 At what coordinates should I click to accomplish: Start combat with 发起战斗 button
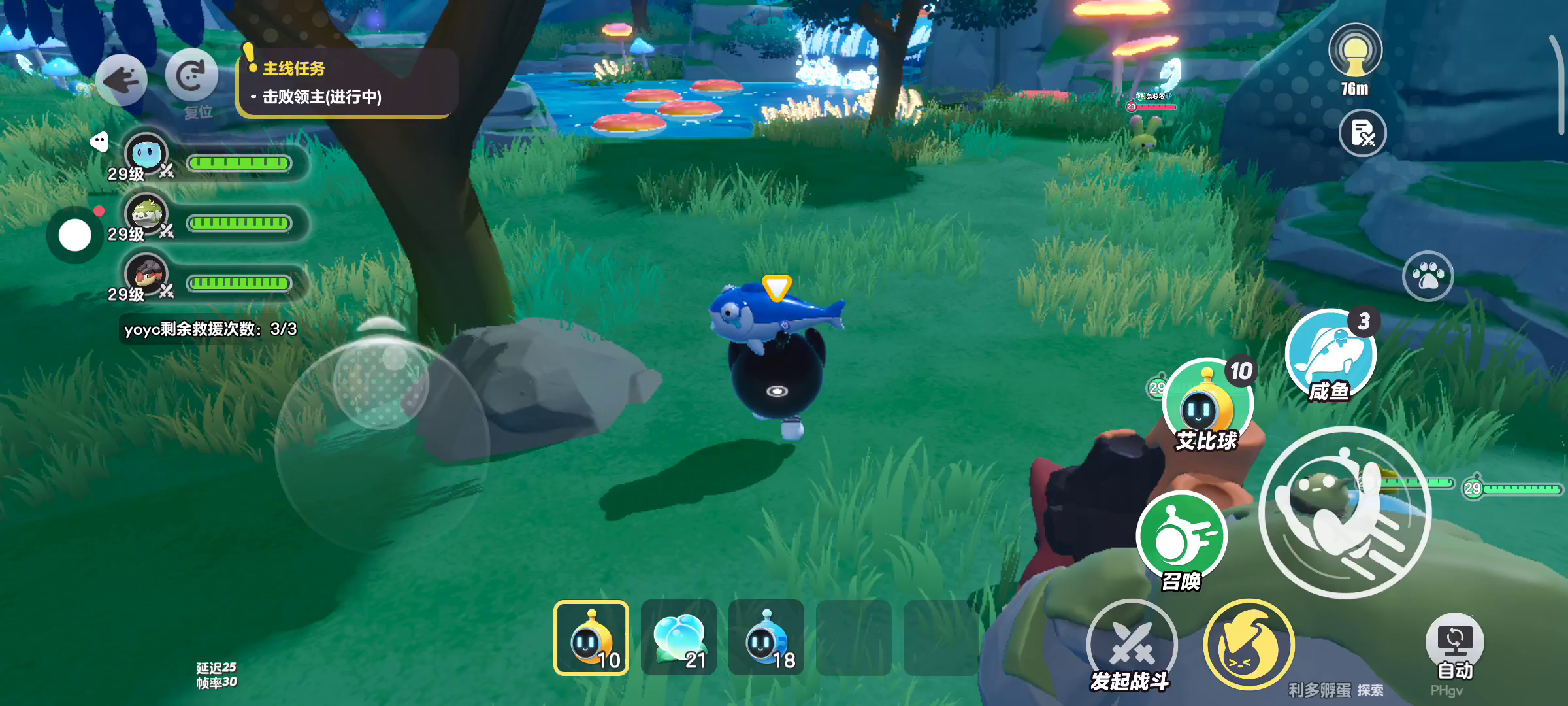1132,644
